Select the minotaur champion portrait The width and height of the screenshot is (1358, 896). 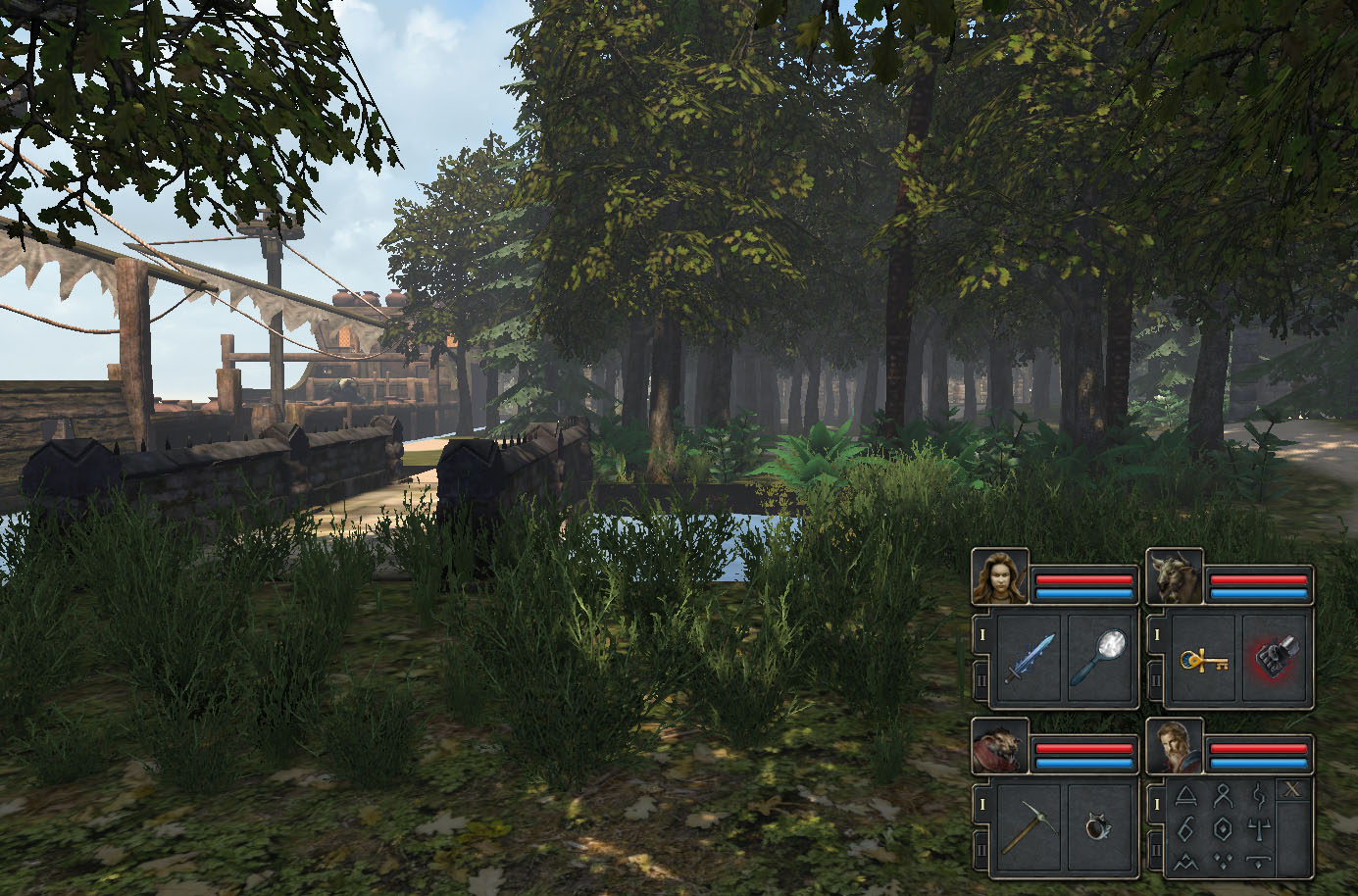[1174, 576]
